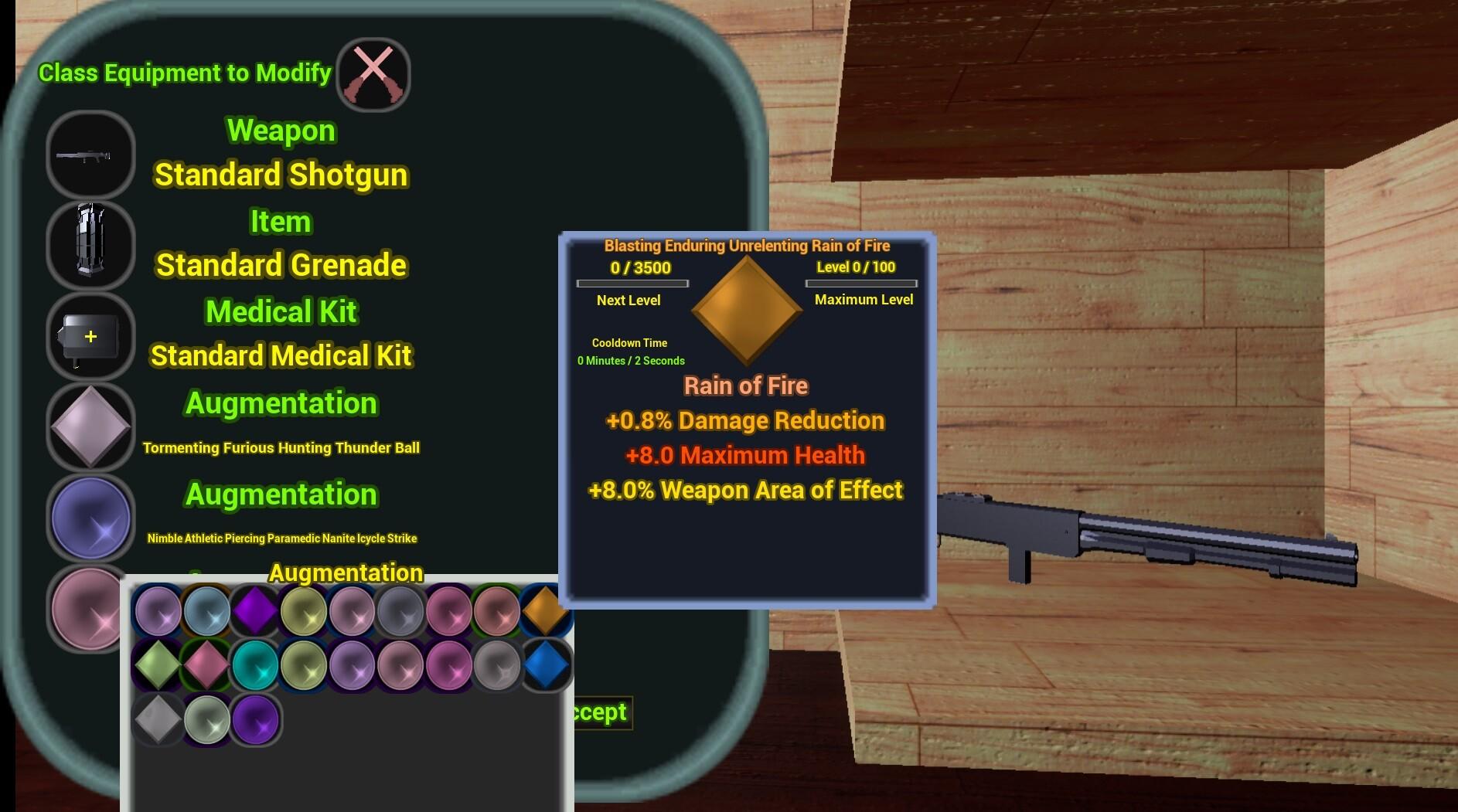Select the purple orb in the bottom row
Viewport: 1458px width, 812px height.
(255, 719)
